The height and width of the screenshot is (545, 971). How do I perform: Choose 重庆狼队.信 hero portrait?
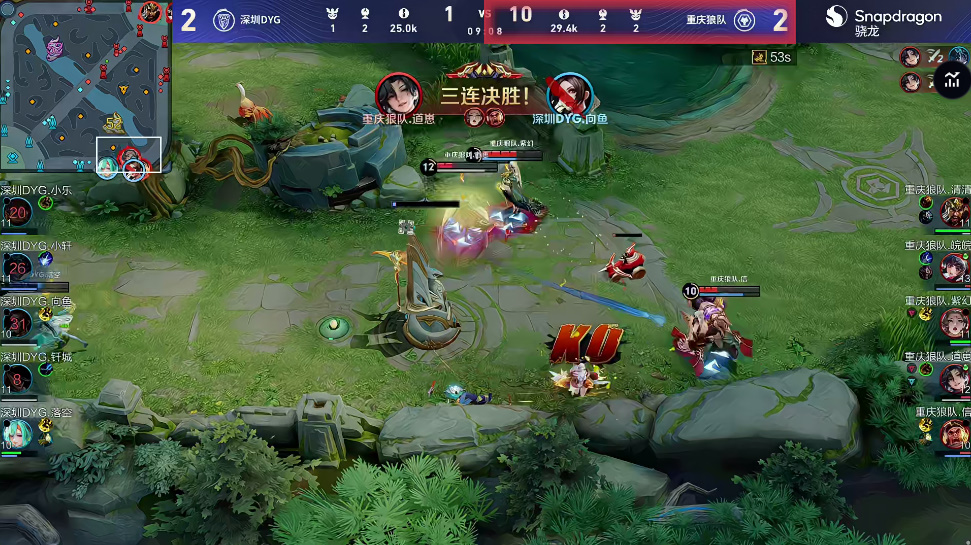(953, 434)
